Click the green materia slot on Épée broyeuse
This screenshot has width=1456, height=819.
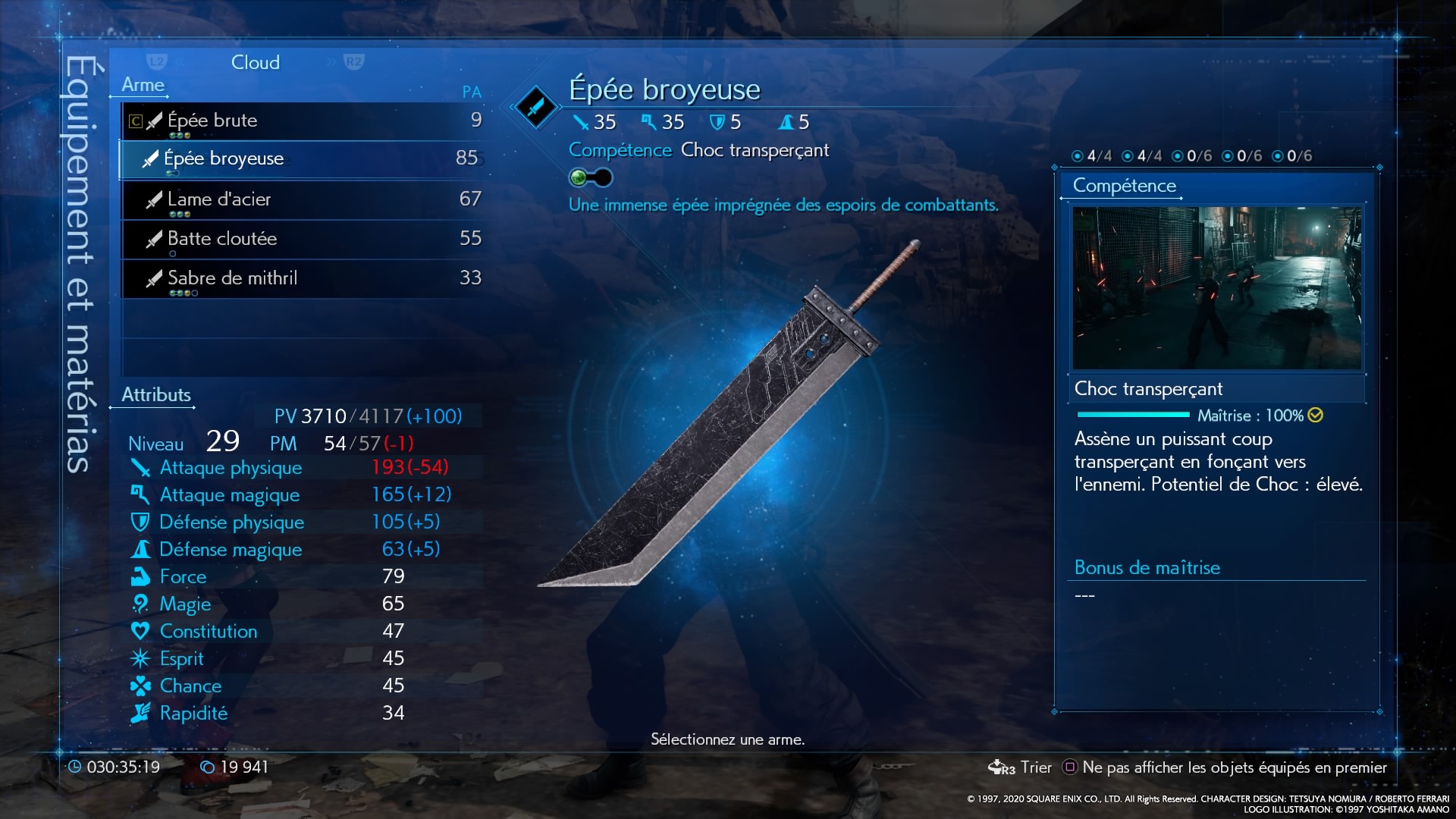[579, 178]
